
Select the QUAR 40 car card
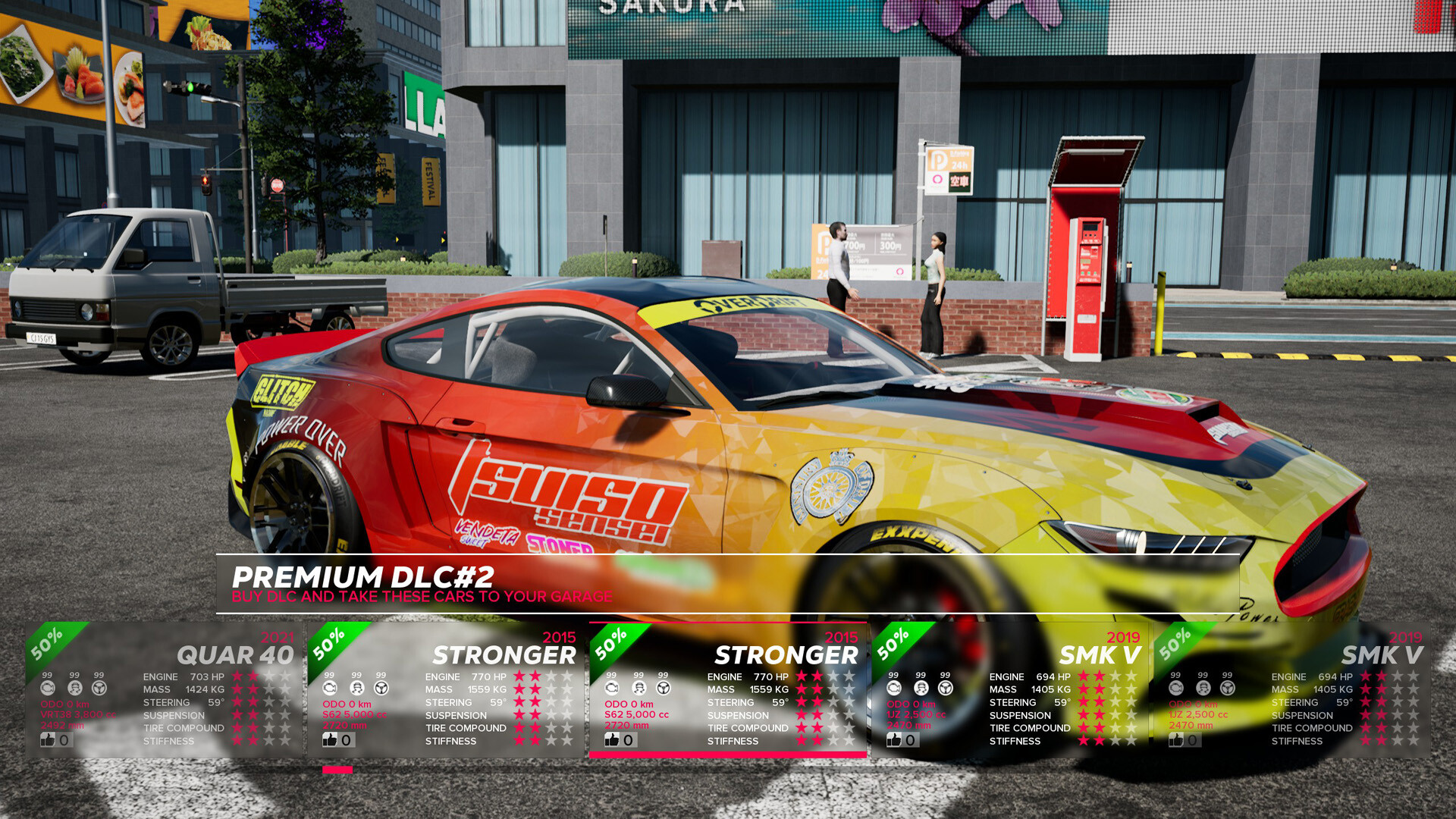click(164, 690)
